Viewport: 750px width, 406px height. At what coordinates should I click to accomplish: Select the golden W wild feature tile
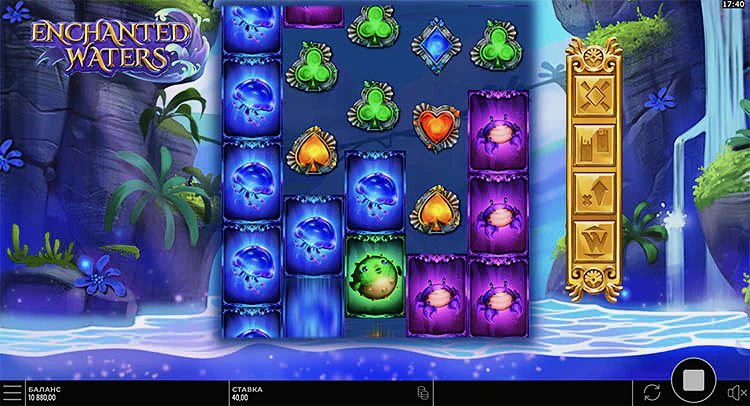point(595,240)
